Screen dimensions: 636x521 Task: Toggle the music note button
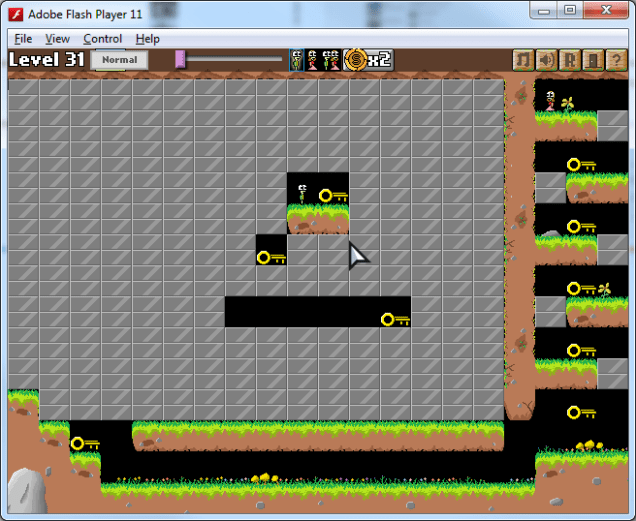coord(523,60)
